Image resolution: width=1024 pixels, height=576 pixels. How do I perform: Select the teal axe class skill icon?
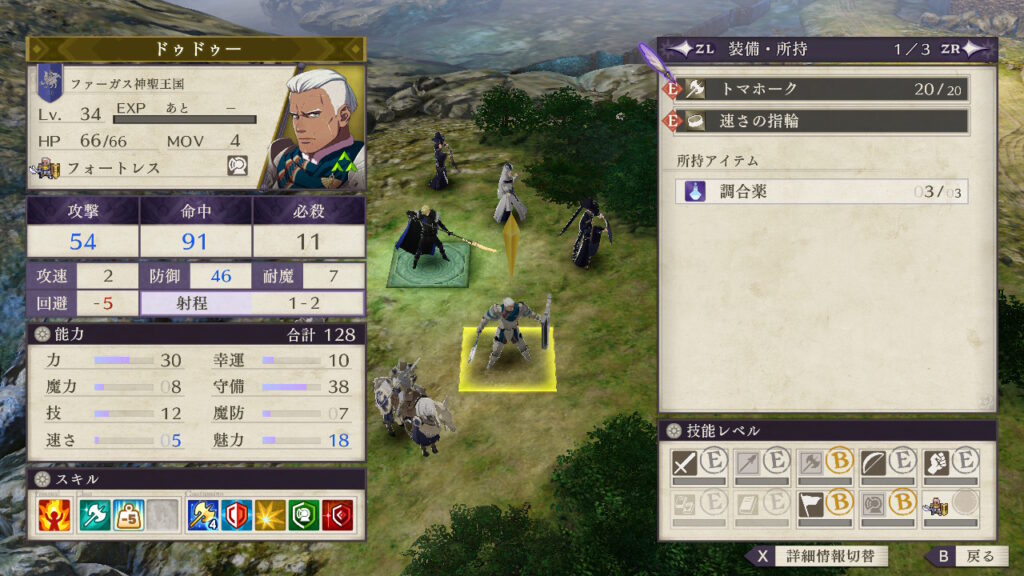click(94, 515)
